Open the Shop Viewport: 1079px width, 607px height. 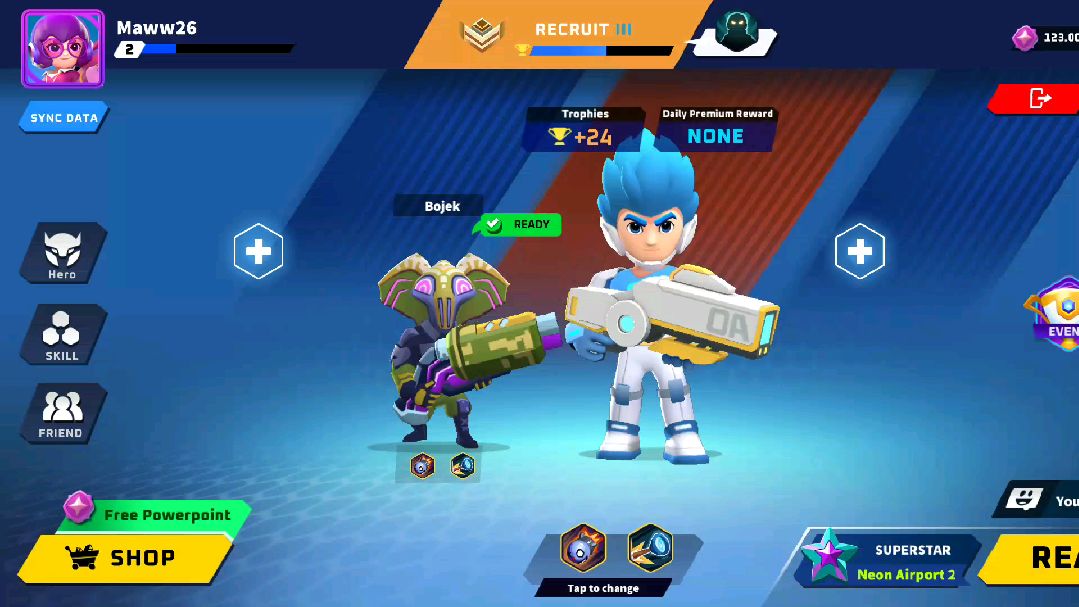125,558
